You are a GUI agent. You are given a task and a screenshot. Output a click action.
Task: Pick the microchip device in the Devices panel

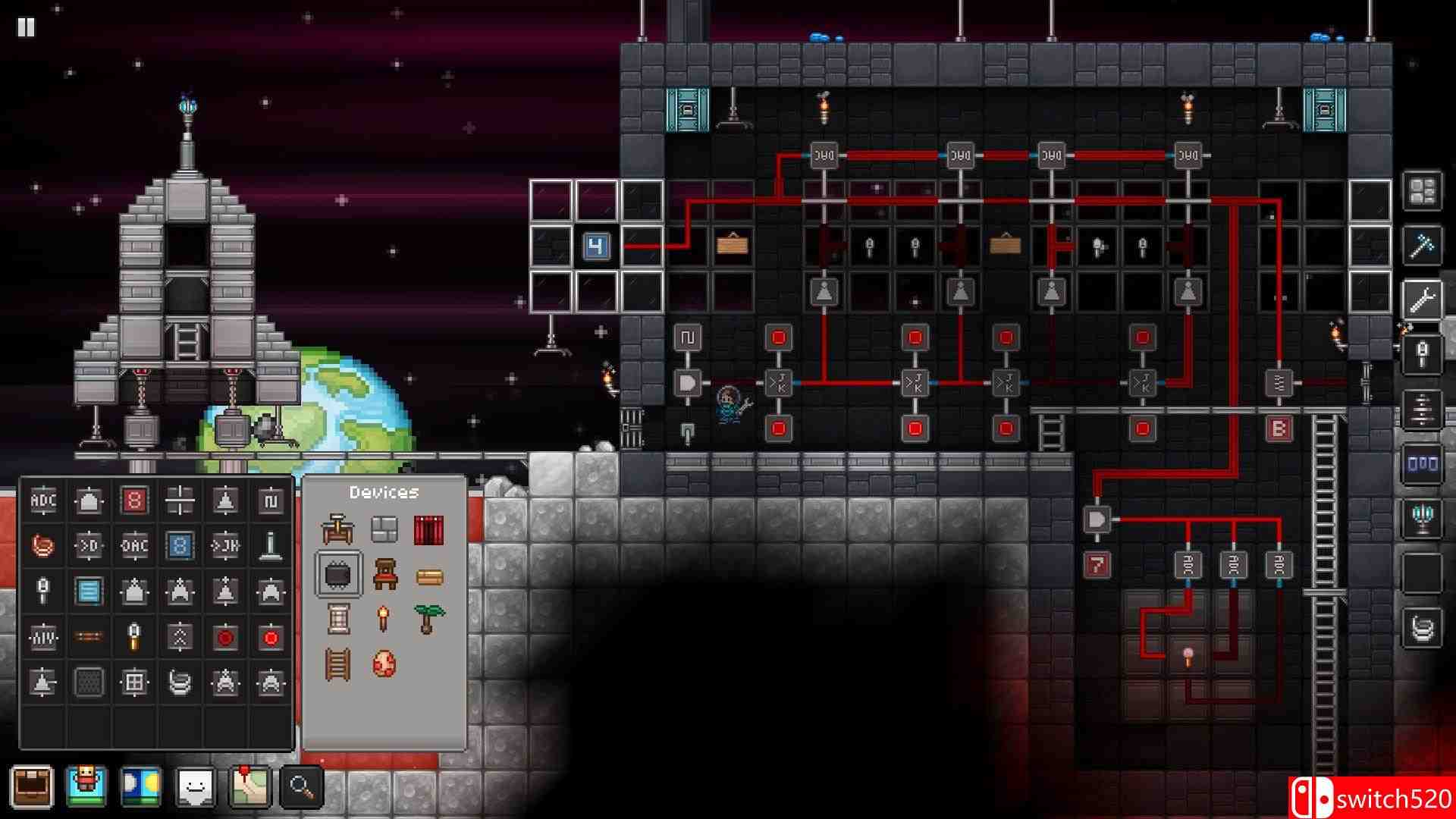coord(338,573)
